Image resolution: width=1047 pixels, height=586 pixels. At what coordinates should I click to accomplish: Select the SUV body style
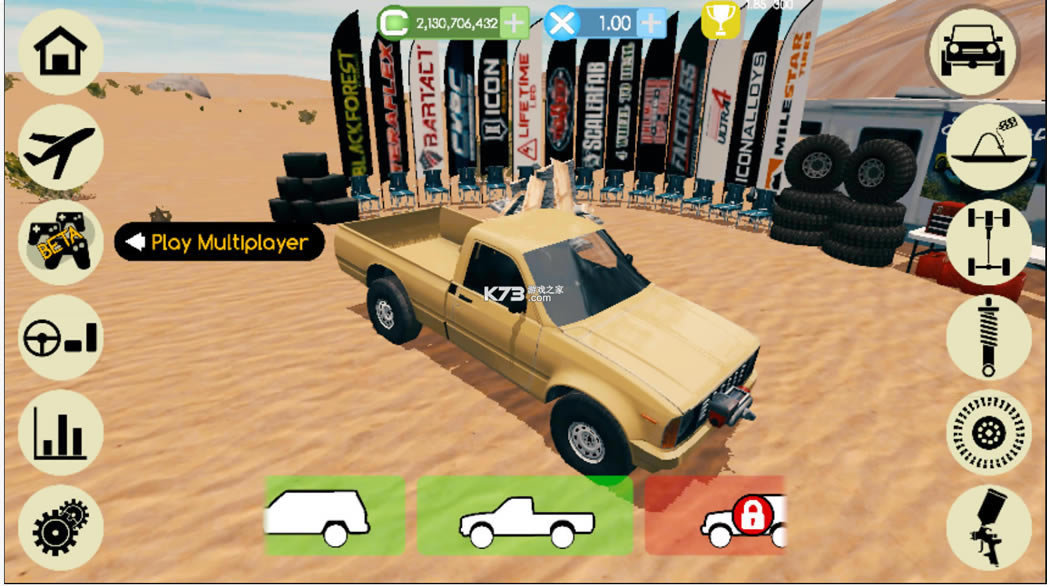(334, 515)
